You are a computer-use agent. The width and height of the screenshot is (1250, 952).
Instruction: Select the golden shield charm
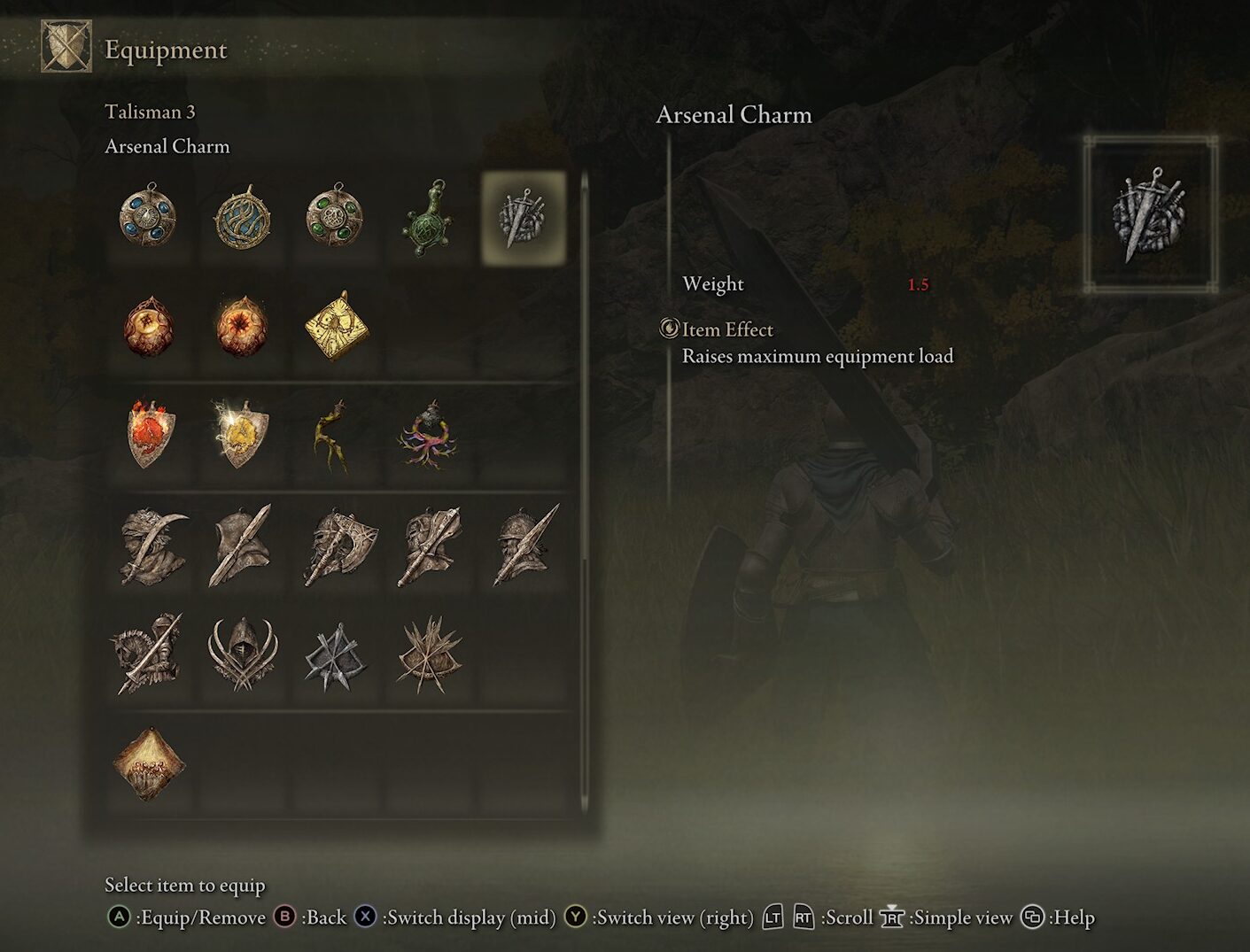pos(244,434)
